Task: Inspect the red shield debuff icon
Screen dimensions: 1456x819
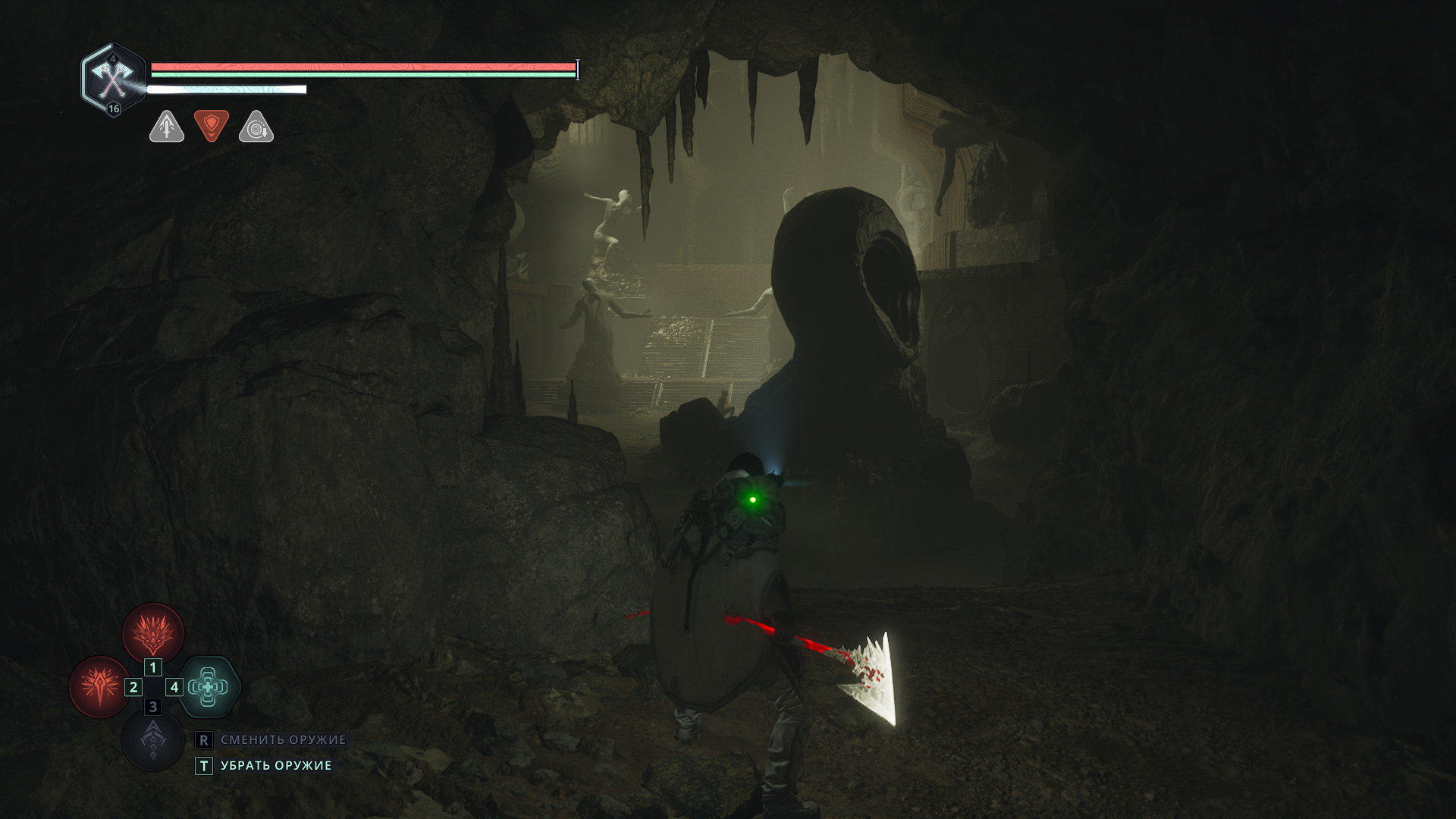Action: pyautogui.click(x=212, y=126)
